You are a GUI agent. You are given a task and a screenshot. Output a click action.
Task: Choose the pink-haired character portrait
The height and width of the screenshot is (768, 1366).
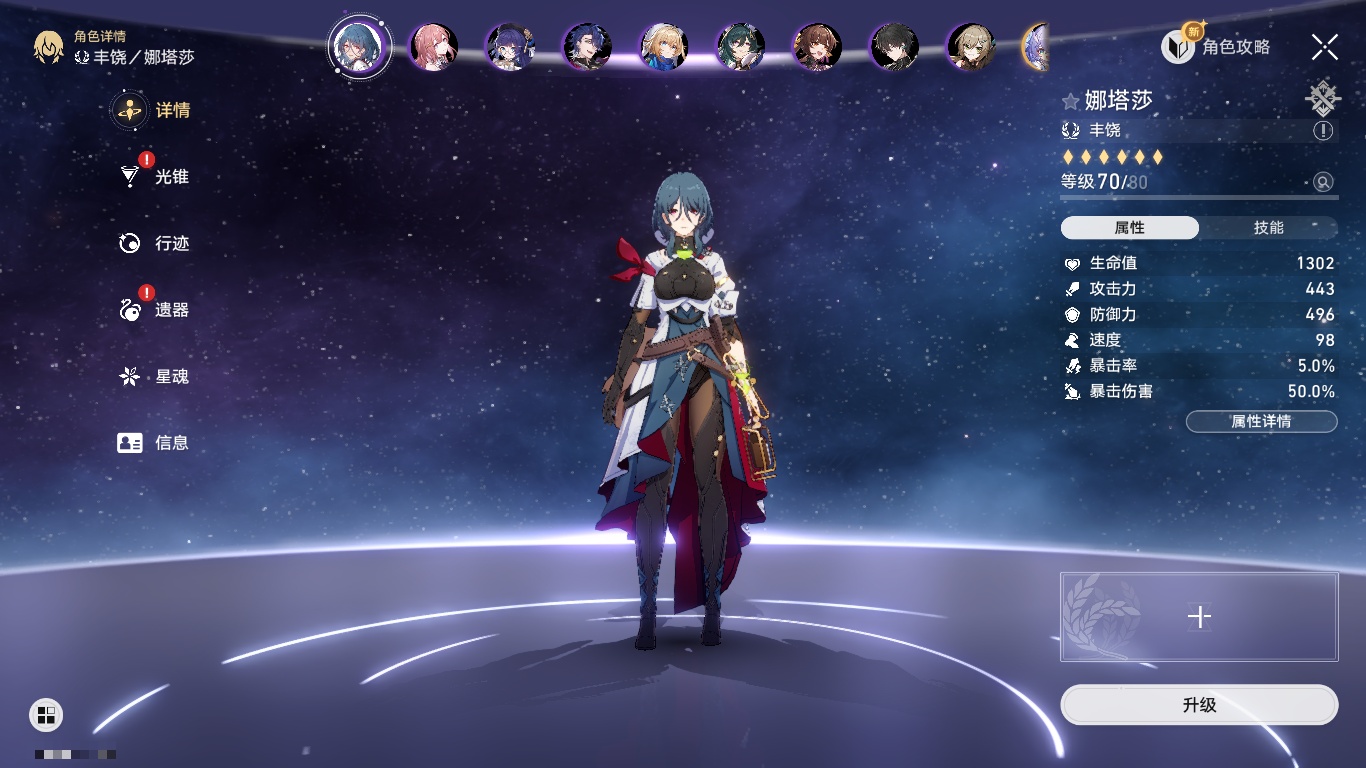click(x=434, y=46)
